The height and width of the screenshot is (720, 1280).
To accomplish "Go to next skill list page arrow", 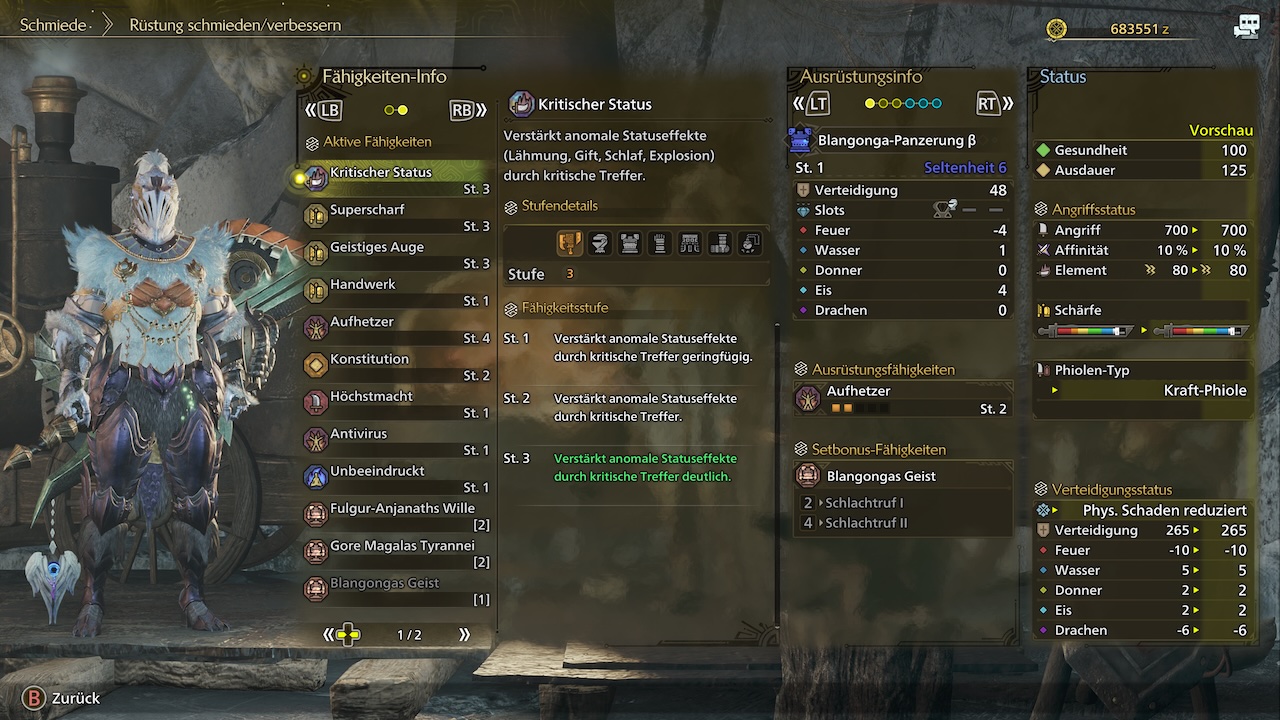I will 464,635.
